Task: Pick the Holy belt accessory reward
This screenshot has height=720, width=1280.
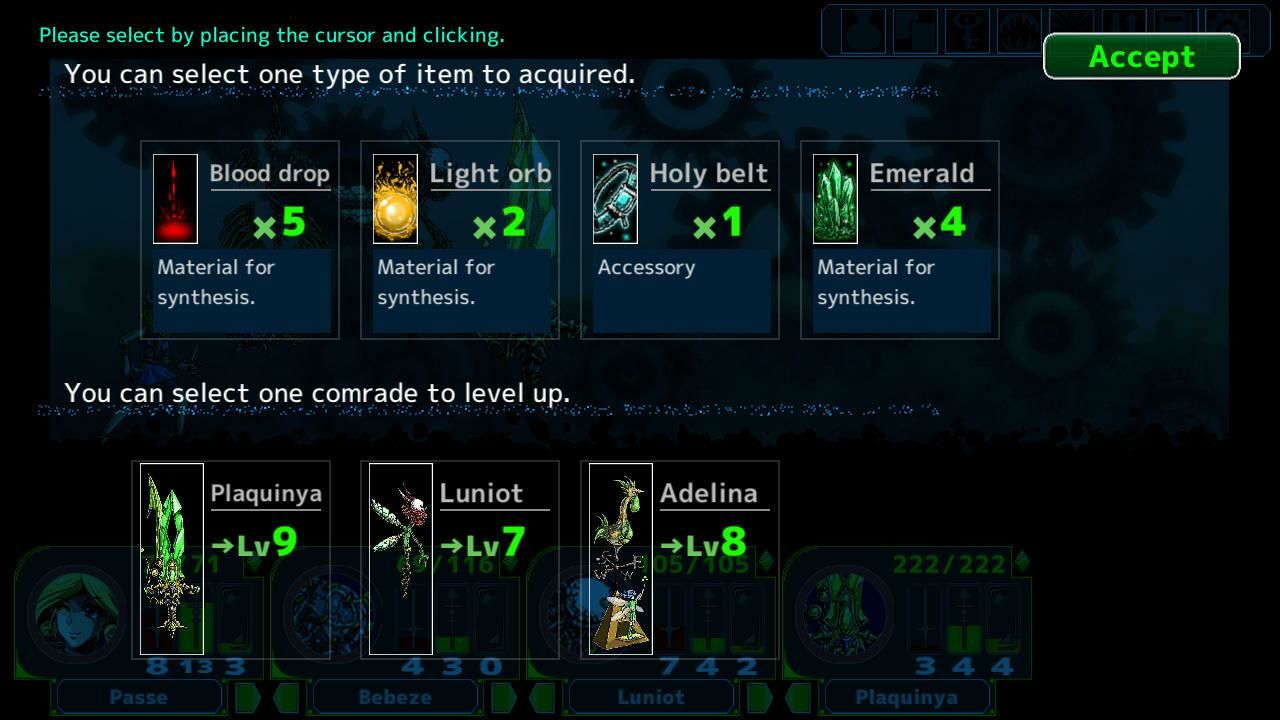Action: [x=680, y=240]
